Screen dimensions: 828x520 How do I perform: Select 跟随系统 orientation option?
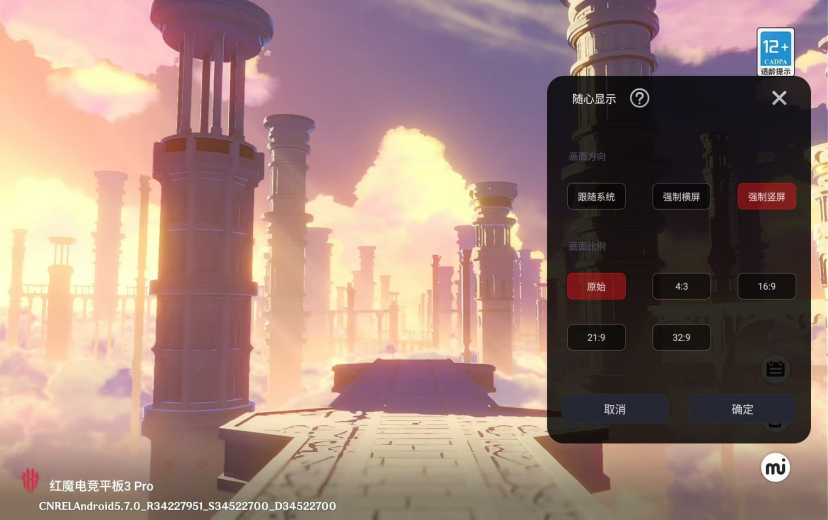click(596, 197)
